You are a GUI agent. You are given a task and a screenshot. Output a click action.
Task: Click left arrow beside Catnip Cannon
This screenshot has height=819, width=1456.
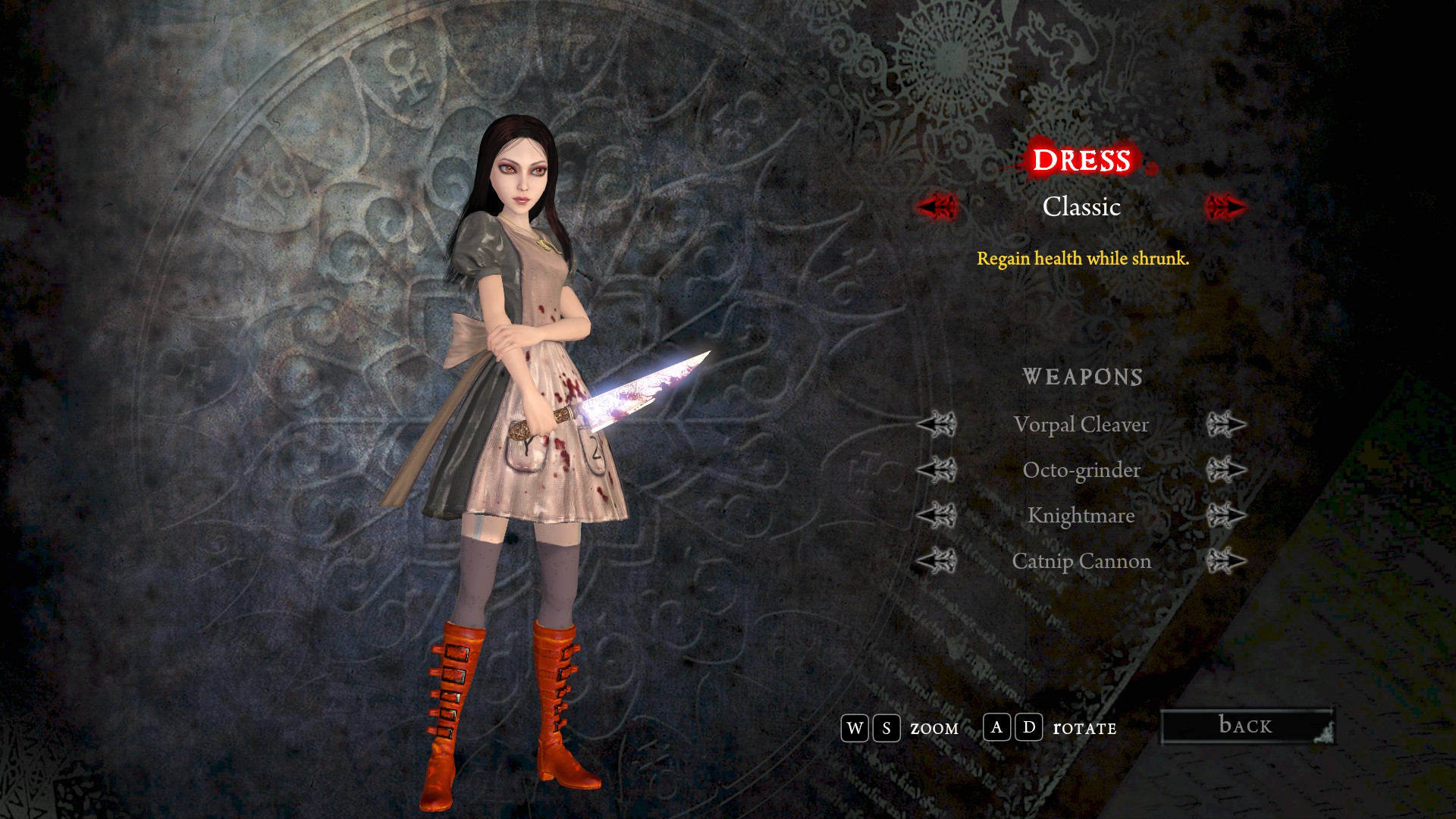(x=937, y=561)
